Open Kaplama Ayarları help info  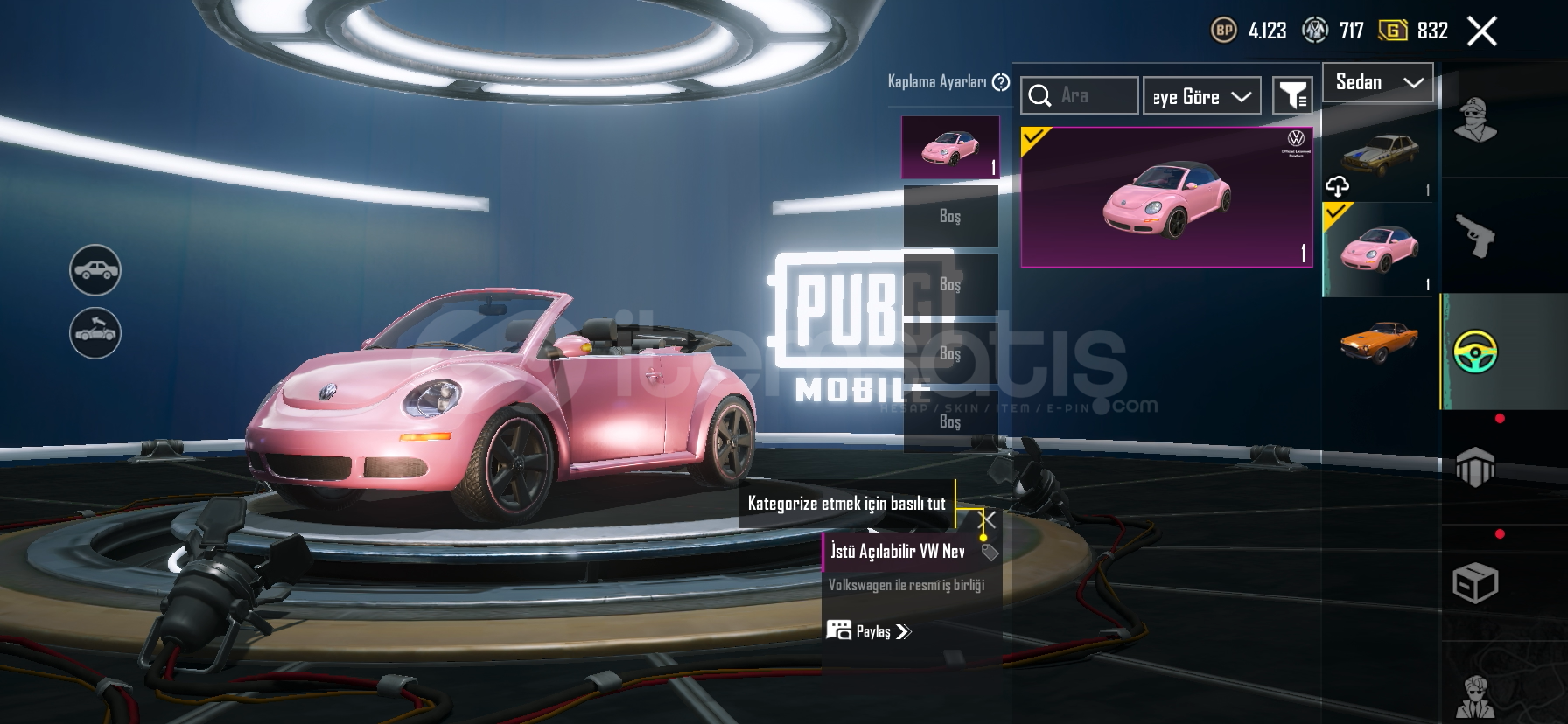point(1001,82)
